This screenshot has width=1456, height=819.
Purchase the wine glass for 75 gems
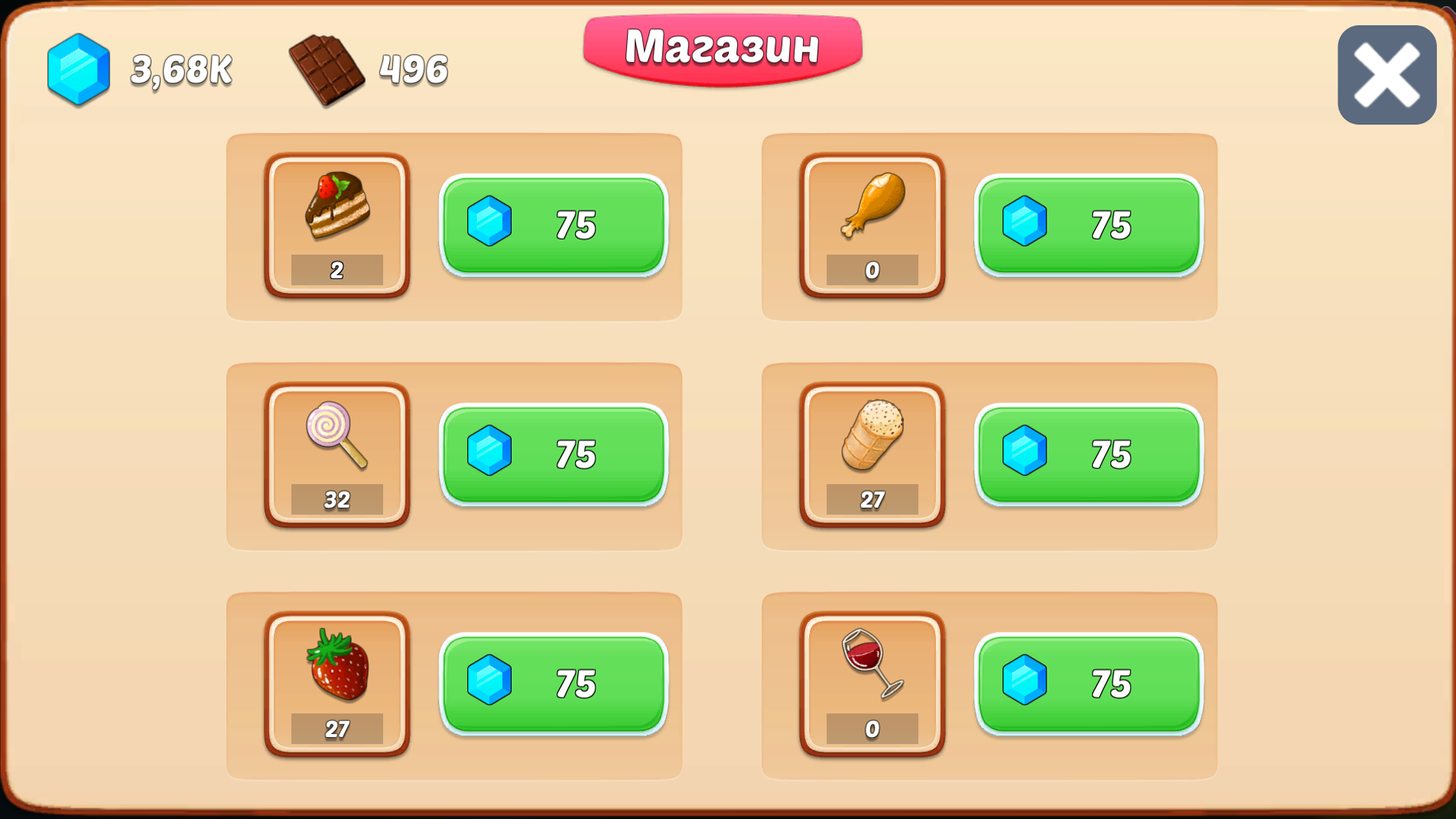coord(1089,685)
